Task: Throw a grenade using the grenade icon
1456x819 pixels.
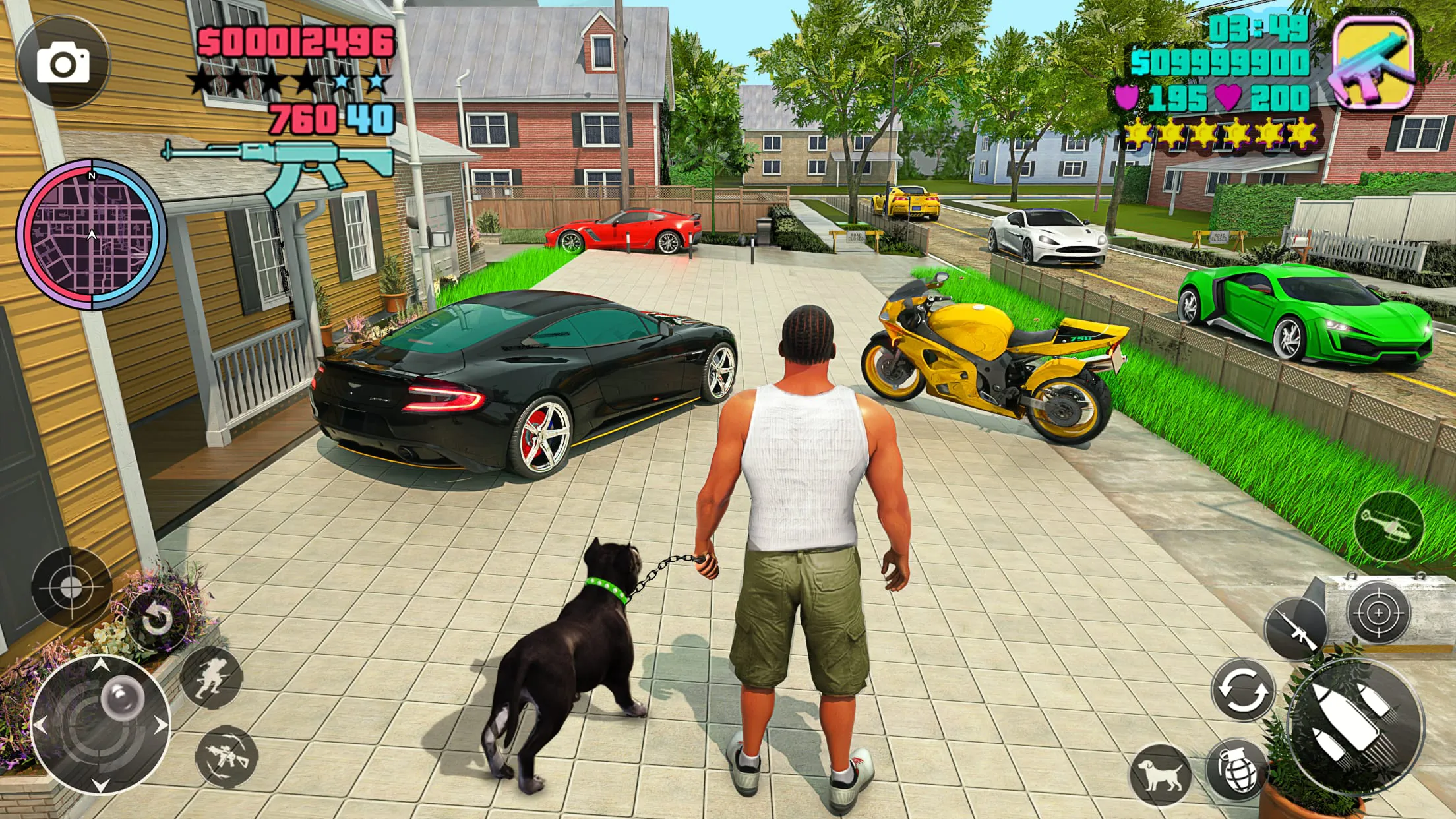Action: tap(1238, 772)
